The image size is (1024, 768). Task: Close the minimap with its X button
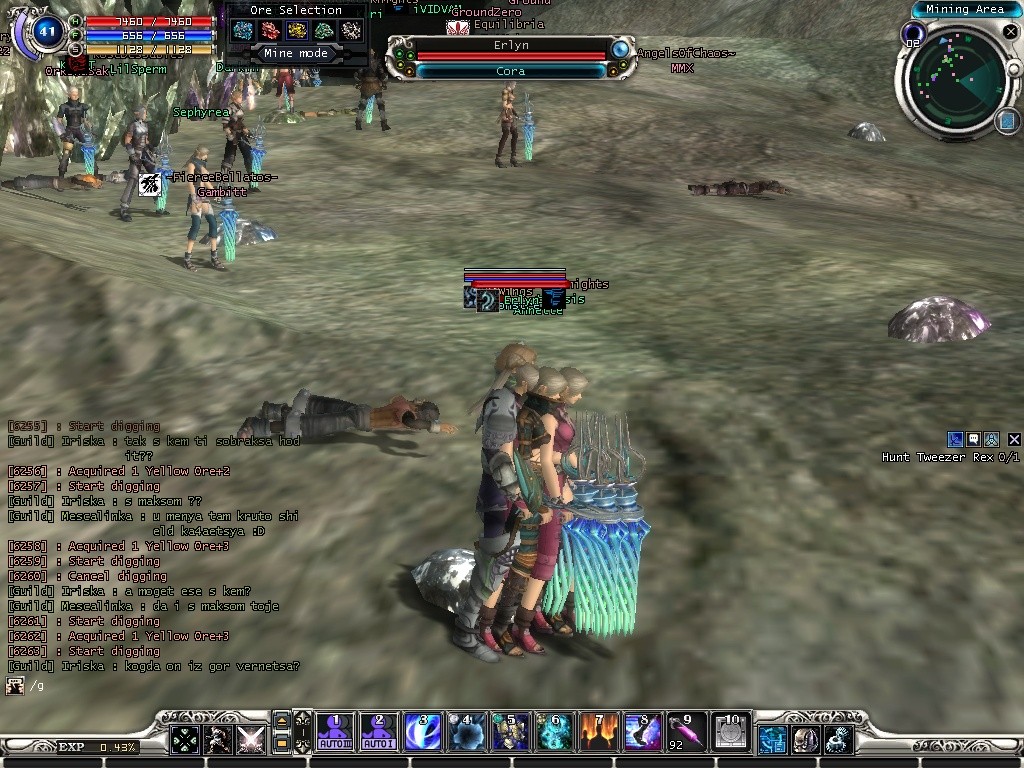click(x=1009, y=32)
